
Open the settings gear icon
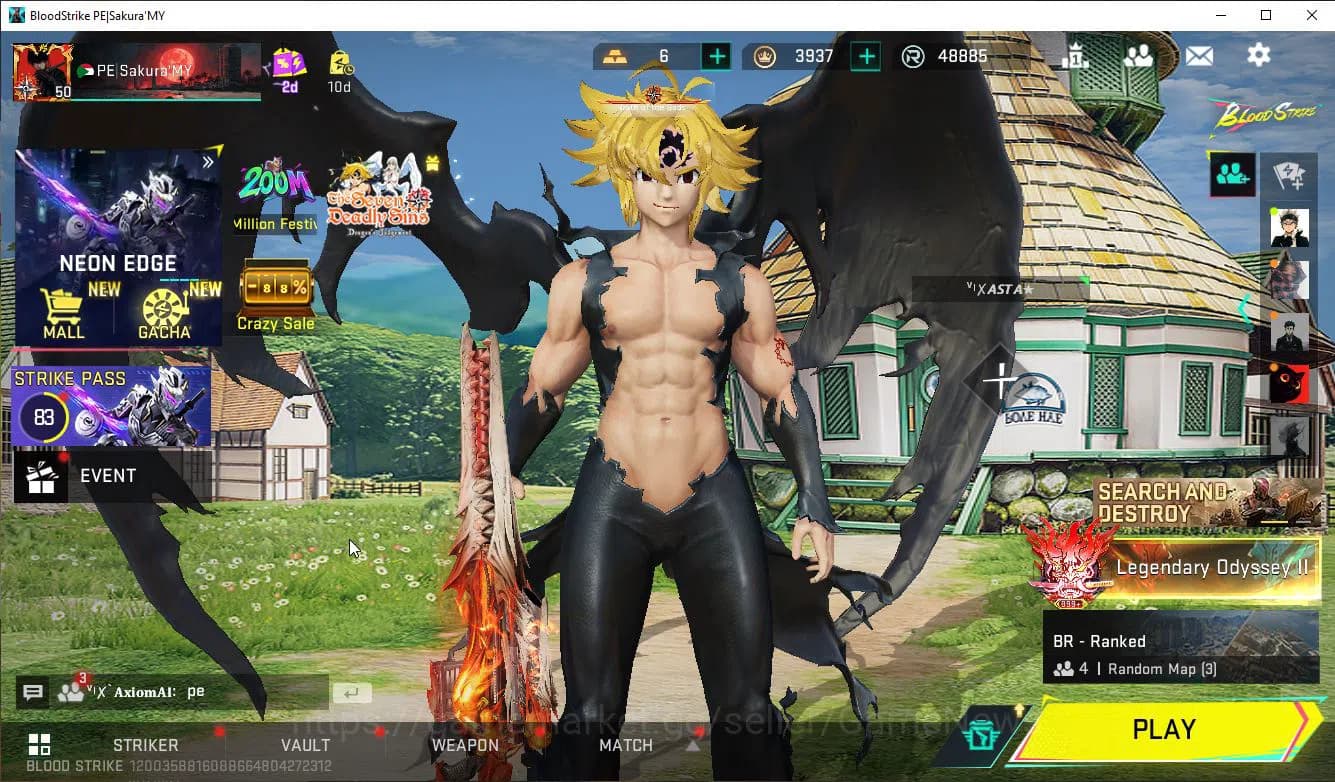[x=1258, y=55]
